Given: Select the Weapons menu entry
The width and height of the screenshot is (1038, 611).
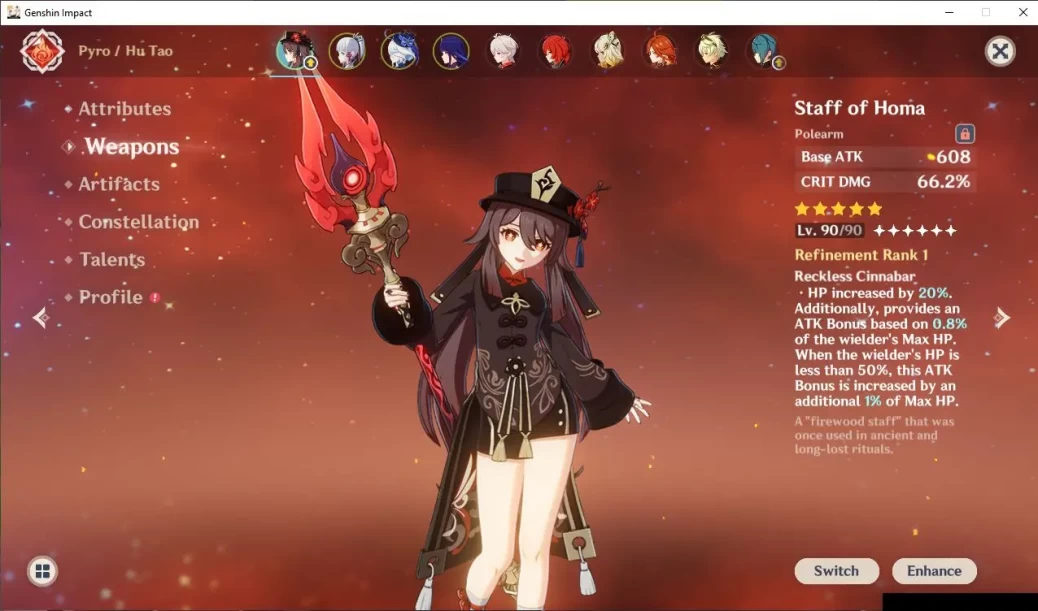Looking at the screenshot, I should tap(131, 147).
